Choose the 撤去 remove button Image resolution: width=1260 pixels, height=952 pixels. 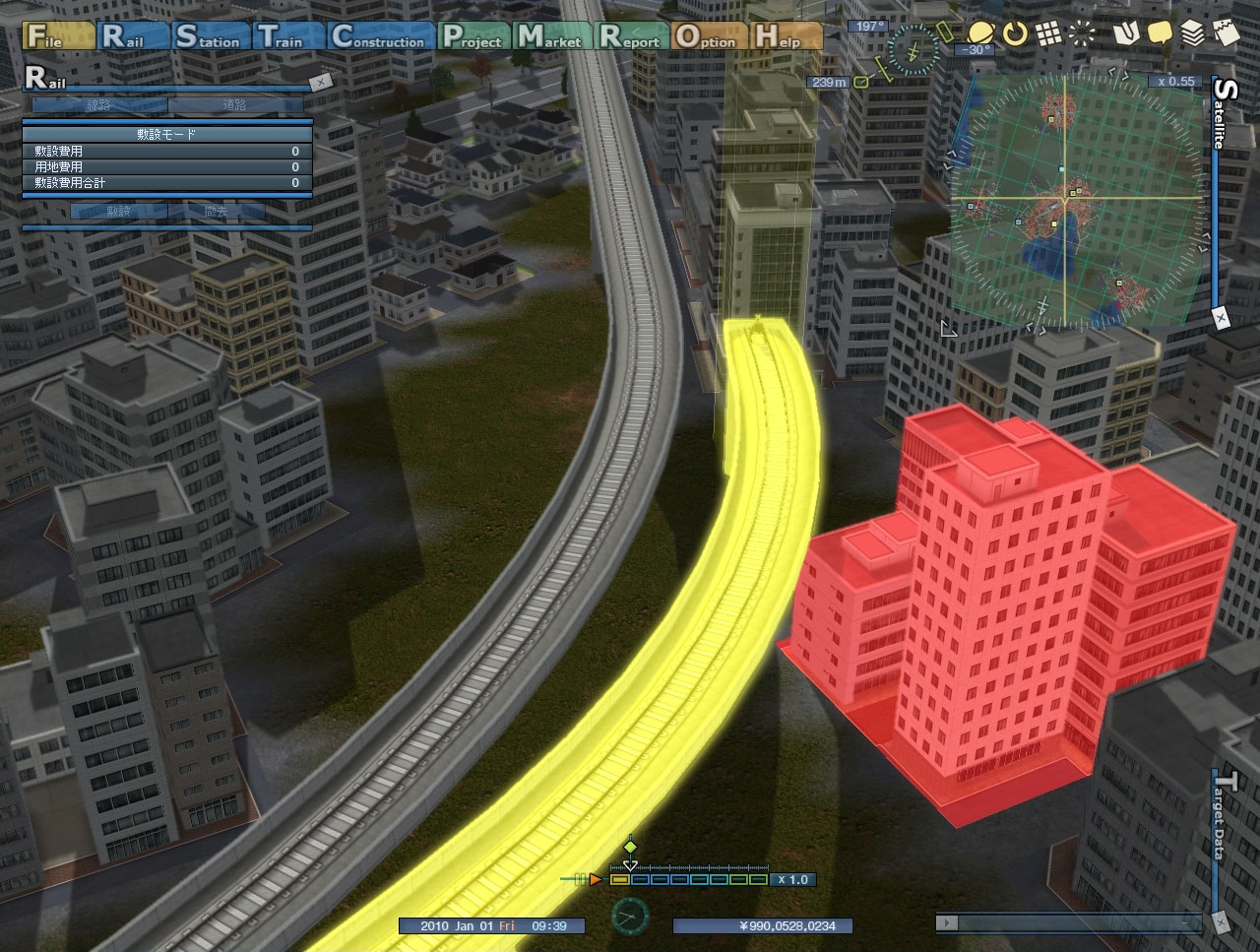[216, 212]
